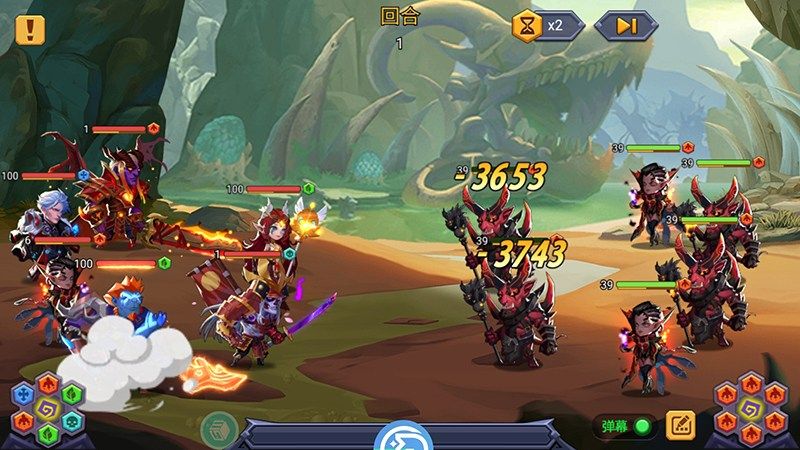Click the green cube icon button

[x=219, y=429]
